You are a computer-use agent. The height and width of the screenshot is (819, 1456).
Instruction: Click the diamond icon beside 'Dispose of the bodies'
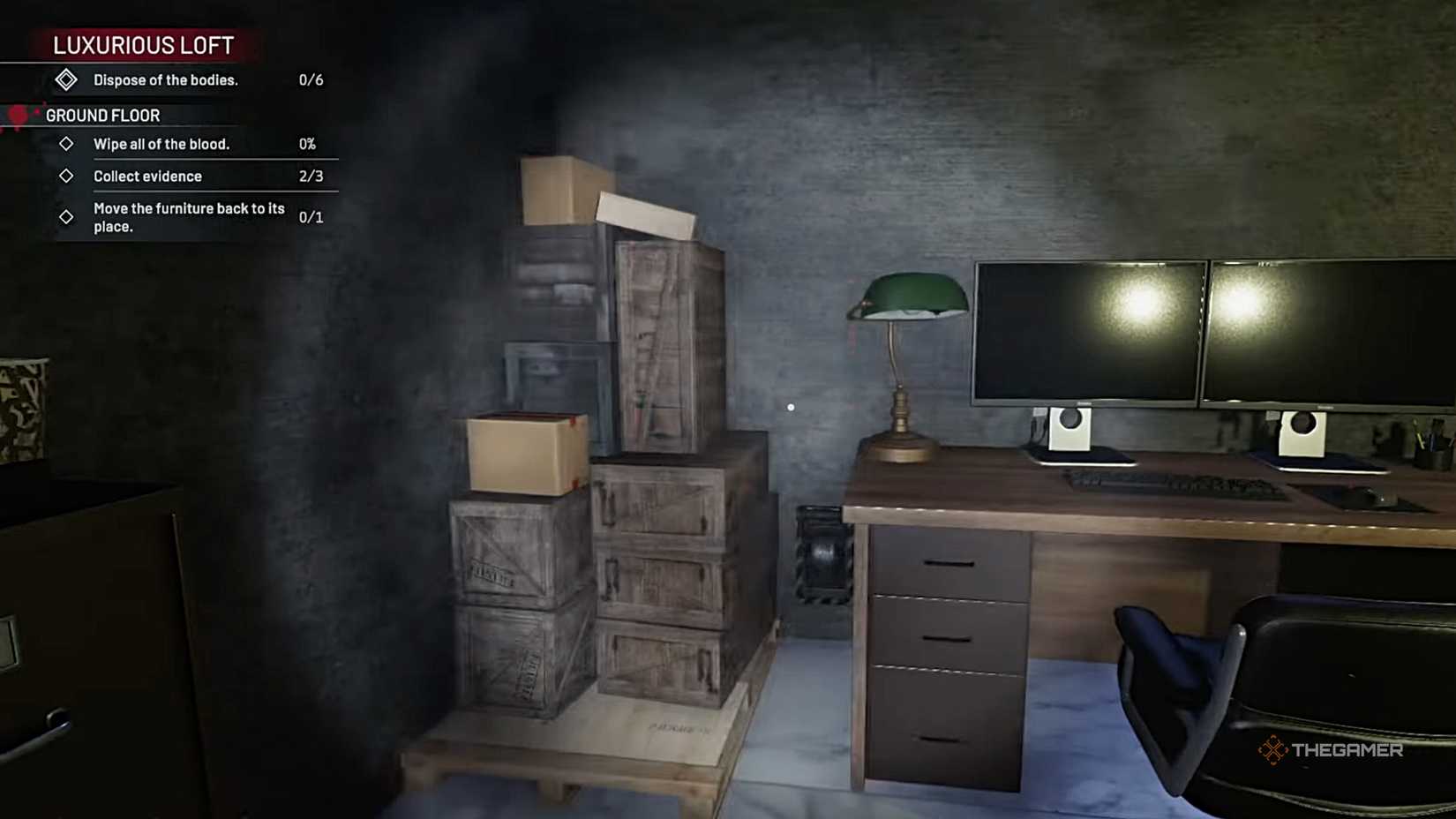66,80
